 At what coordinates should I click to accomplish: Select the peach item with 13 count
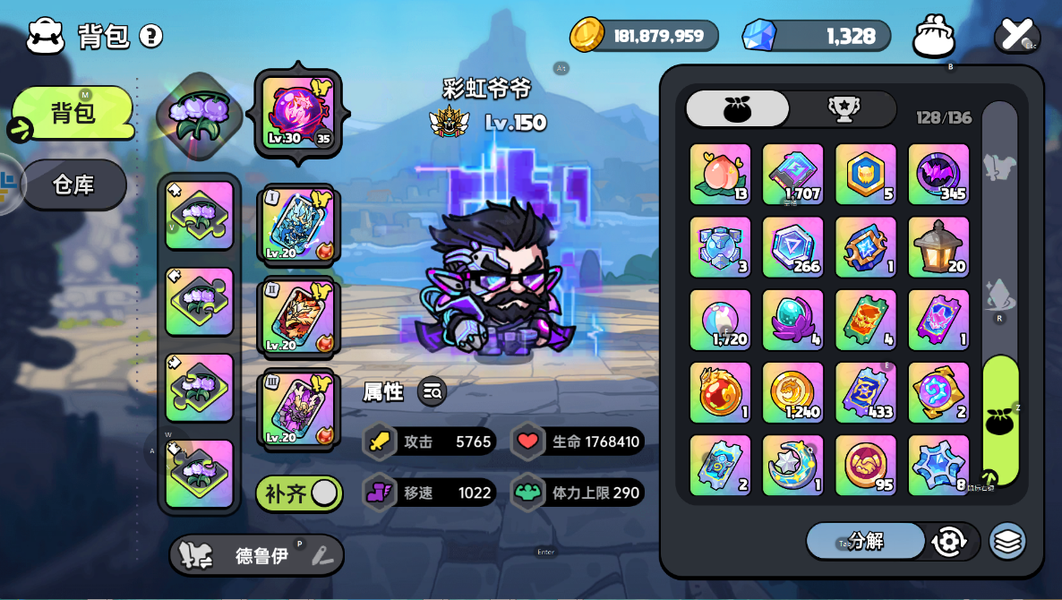(720, 175)
